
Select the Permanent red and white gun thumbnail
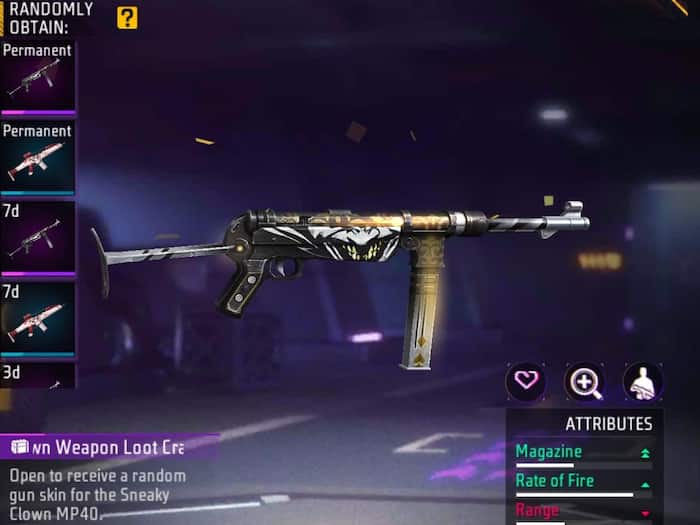(x=37, y=158)
